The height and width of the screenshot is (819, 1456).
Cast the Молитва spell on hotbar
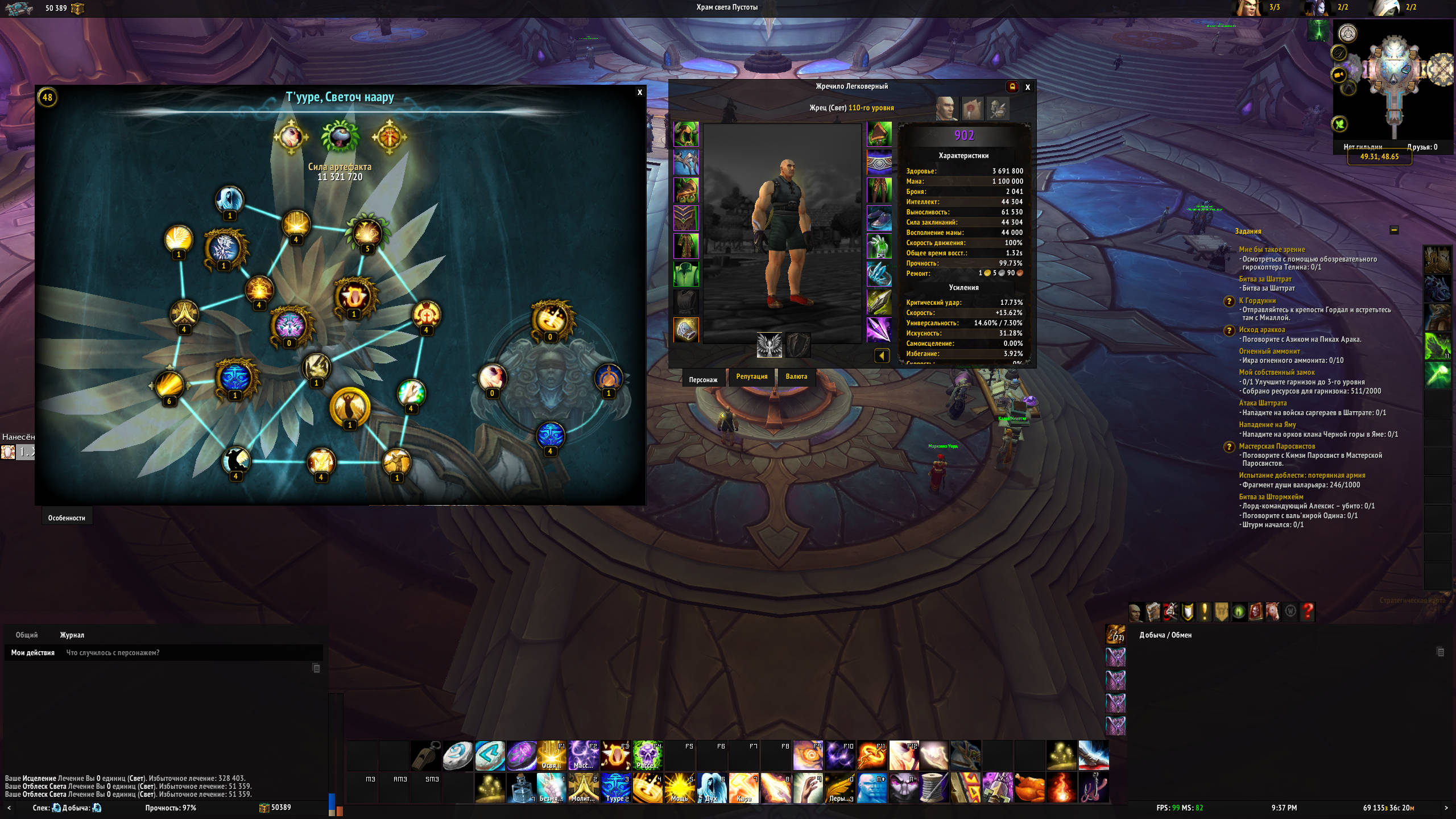[583, 788]
